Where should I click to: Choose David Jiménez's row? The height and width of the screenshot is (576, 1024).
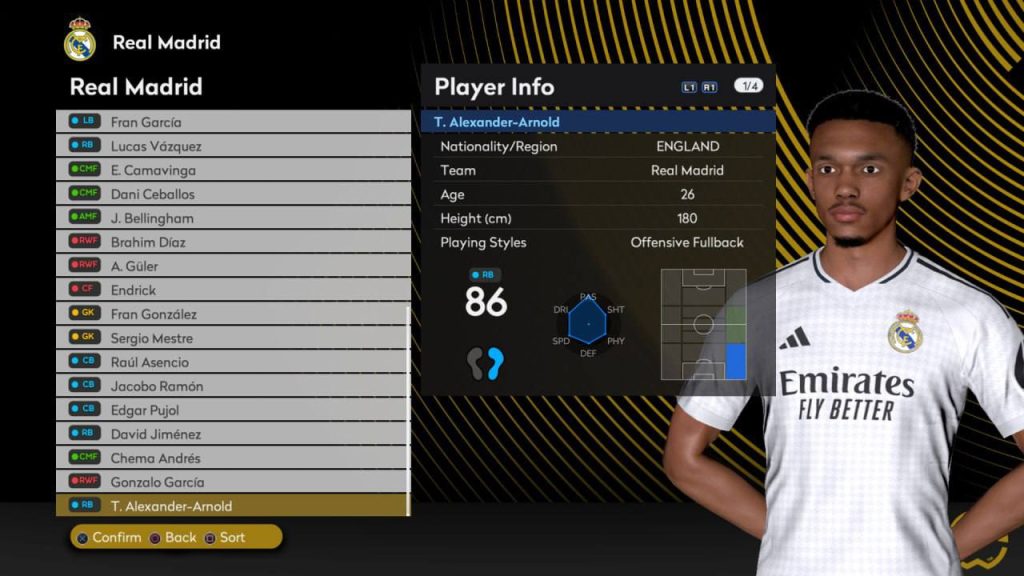[x=233, y=434]
